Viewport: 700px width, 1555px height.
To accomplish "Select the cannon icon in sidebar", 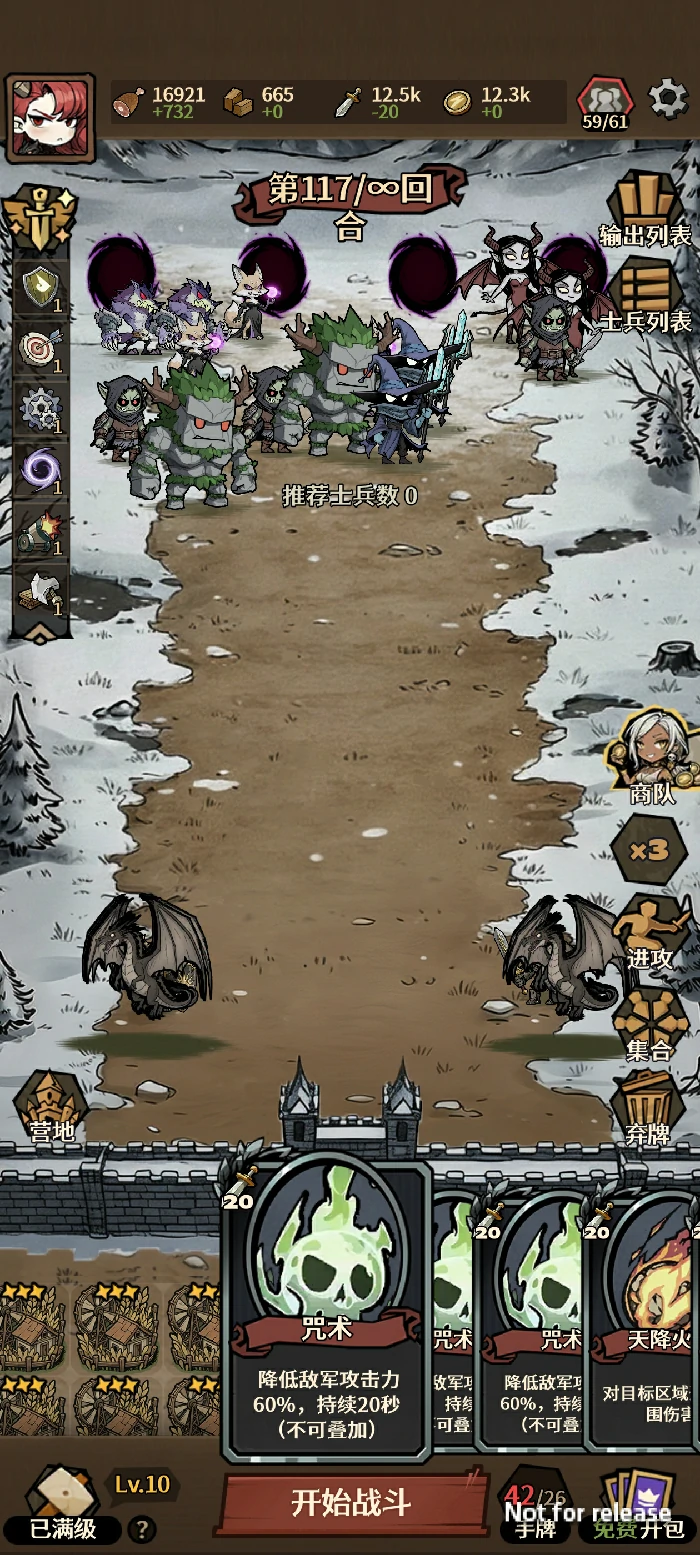I will 40,530.
